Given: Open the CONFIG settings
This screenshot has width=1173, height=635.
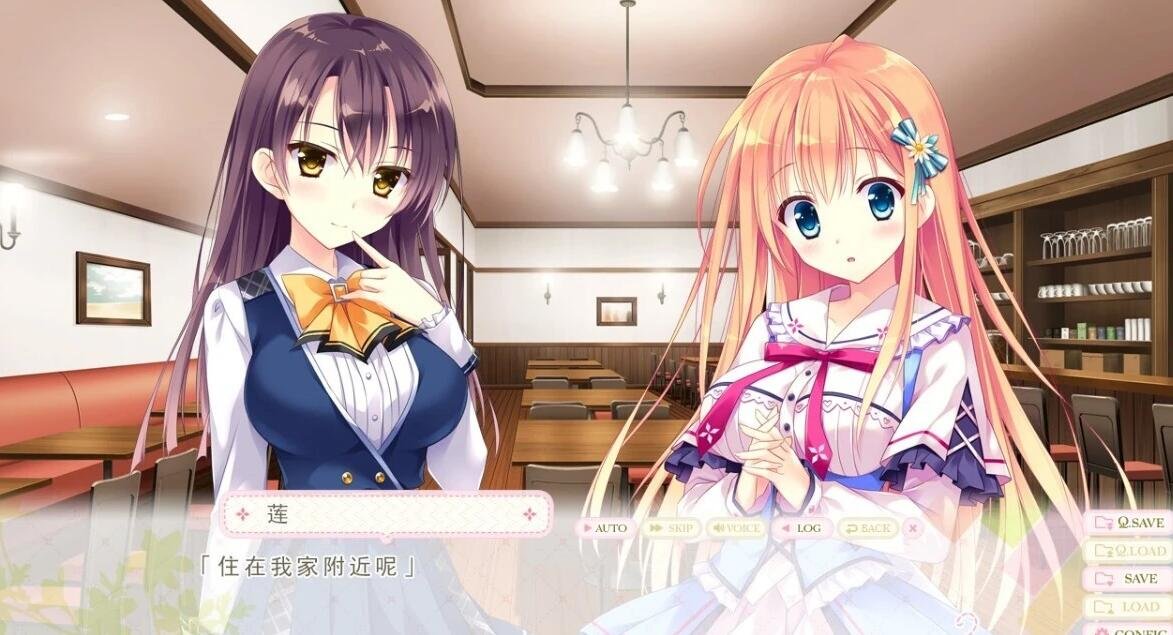Looking at the screenshot, I should [x=1131, y=630].
